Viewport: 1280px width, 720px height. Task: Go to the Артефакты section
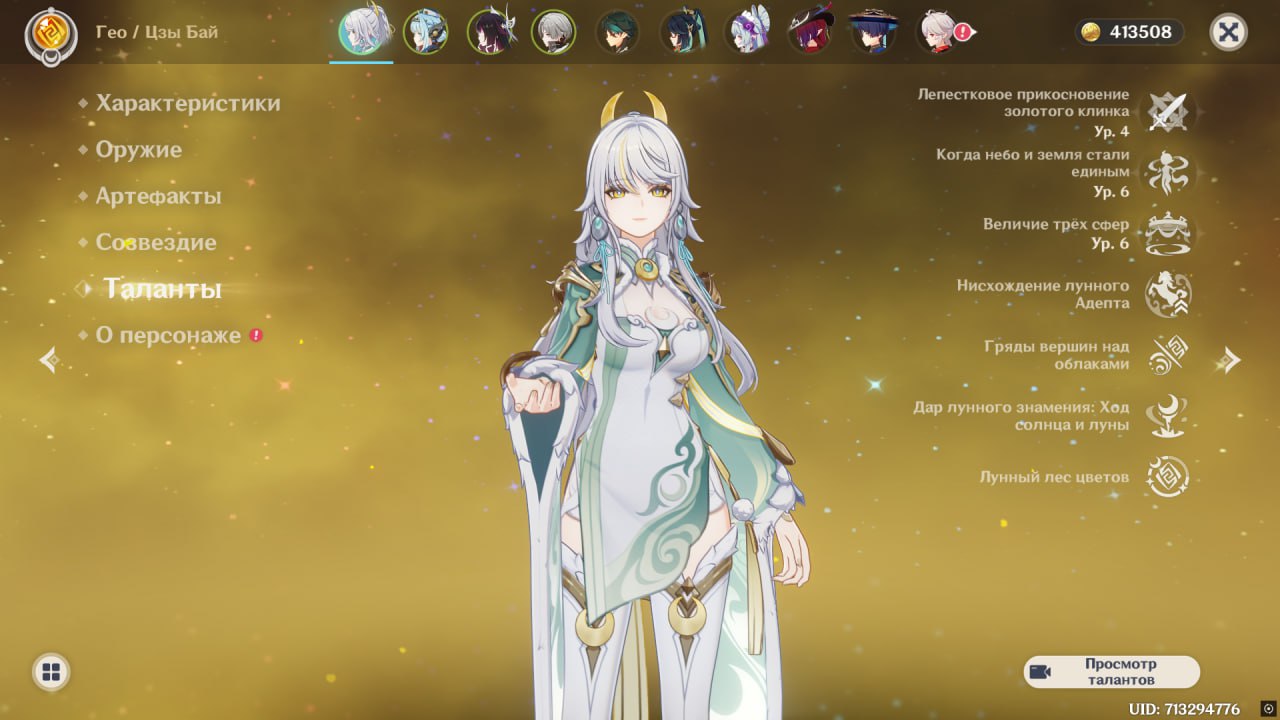158,196
